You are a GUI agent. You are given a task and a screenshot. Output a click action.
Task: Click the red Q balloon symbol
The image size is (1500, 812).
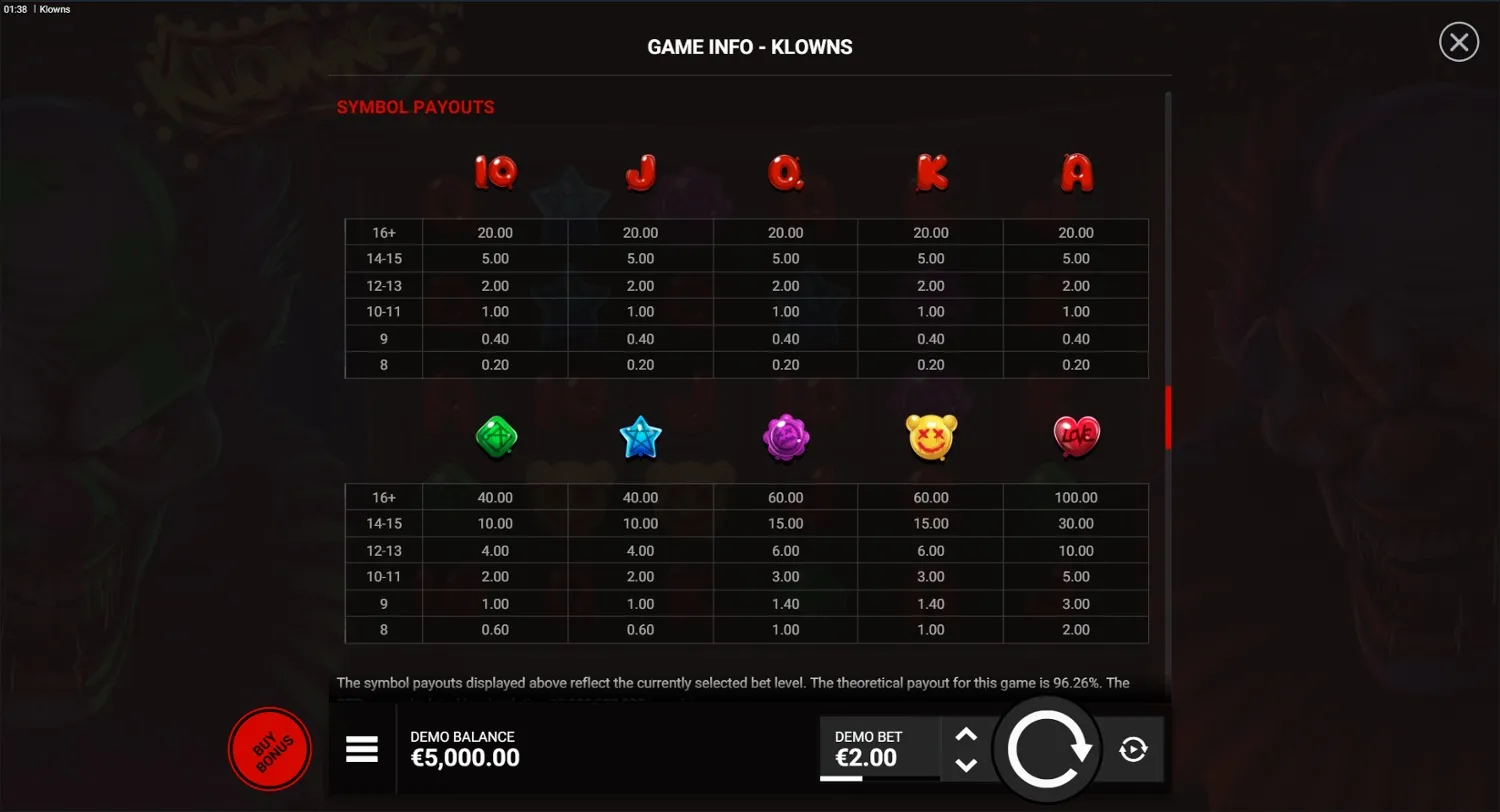[x=786, y=172]
